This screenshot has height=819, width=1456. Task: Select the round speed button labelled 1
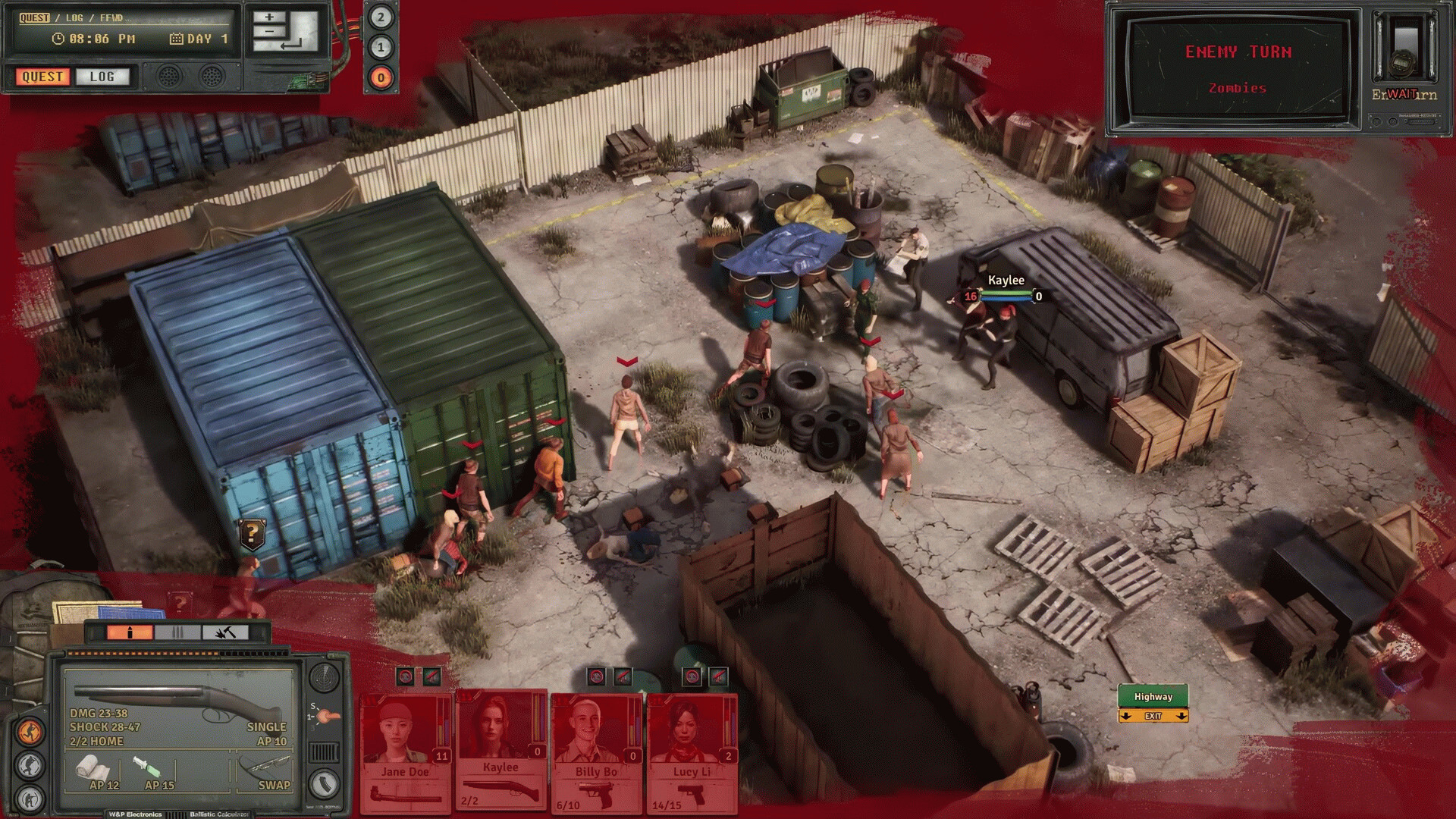pos(381,47)
